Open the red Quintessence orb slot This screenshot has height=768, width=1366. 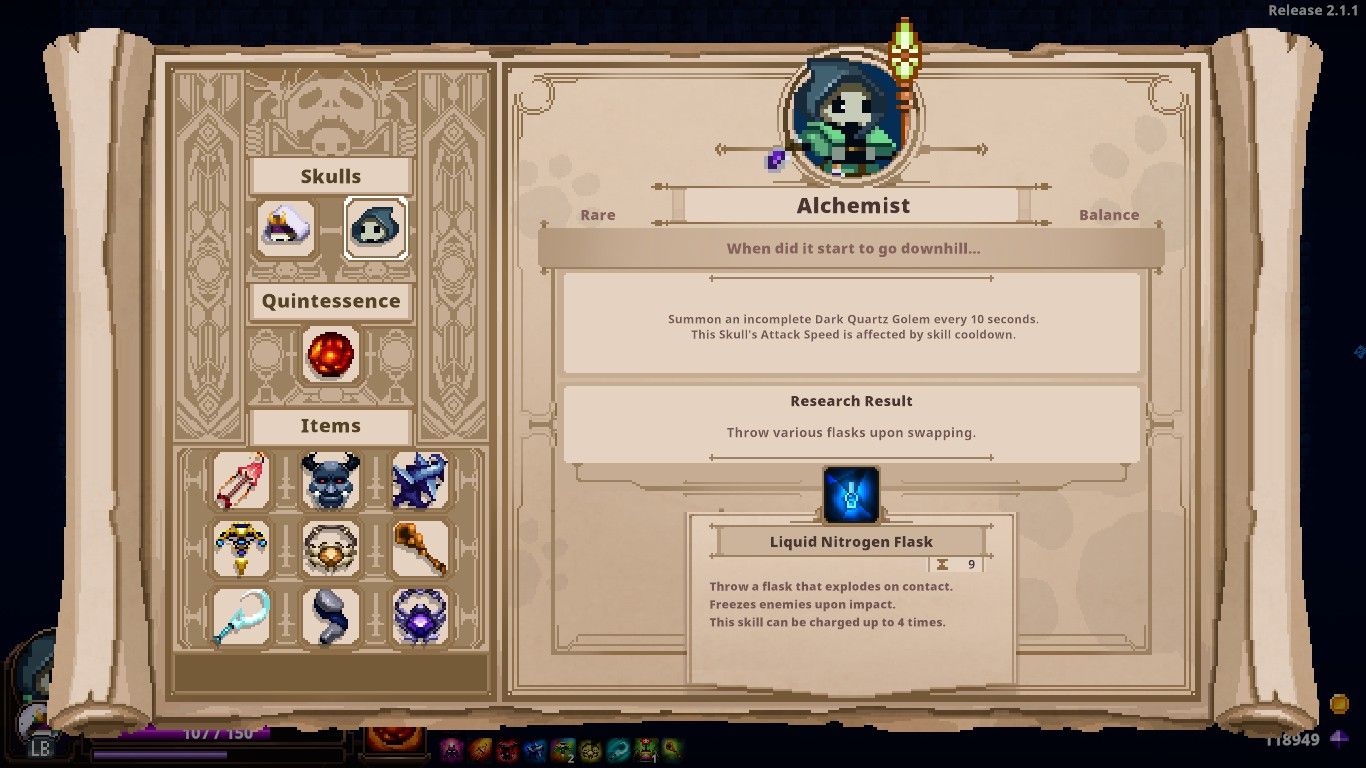[330, 356]
